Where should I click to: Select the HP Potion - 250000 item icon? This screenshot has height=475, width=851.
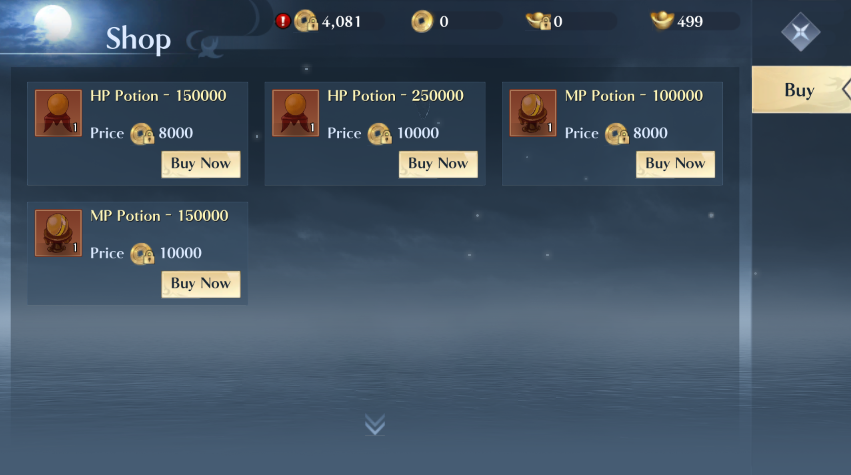tap(295, 113)
